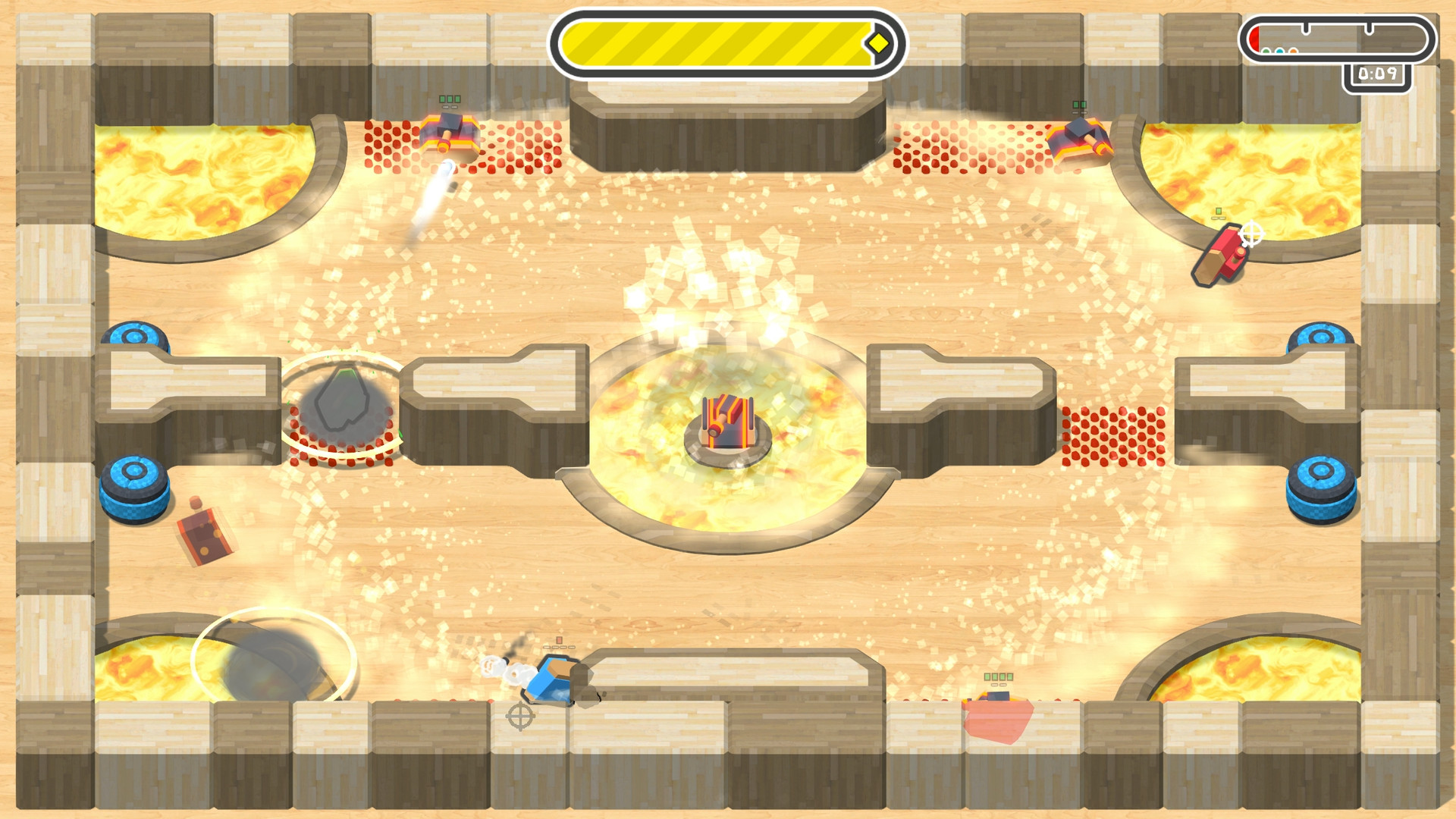1456x819 pixels.
Task: Select the flame turret in the center arena
Action: 726,419
